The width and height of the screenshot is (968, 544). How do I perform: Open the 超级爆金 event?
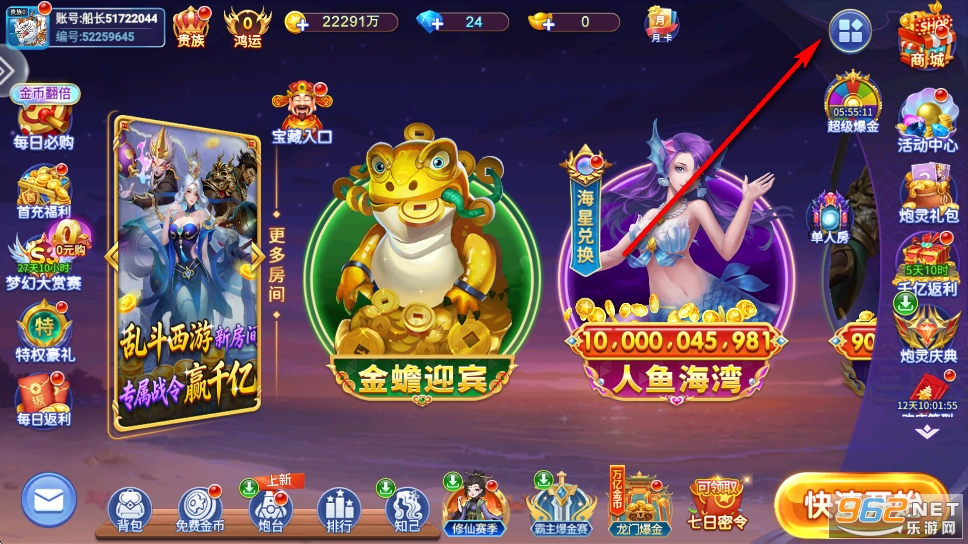[853, 104]
